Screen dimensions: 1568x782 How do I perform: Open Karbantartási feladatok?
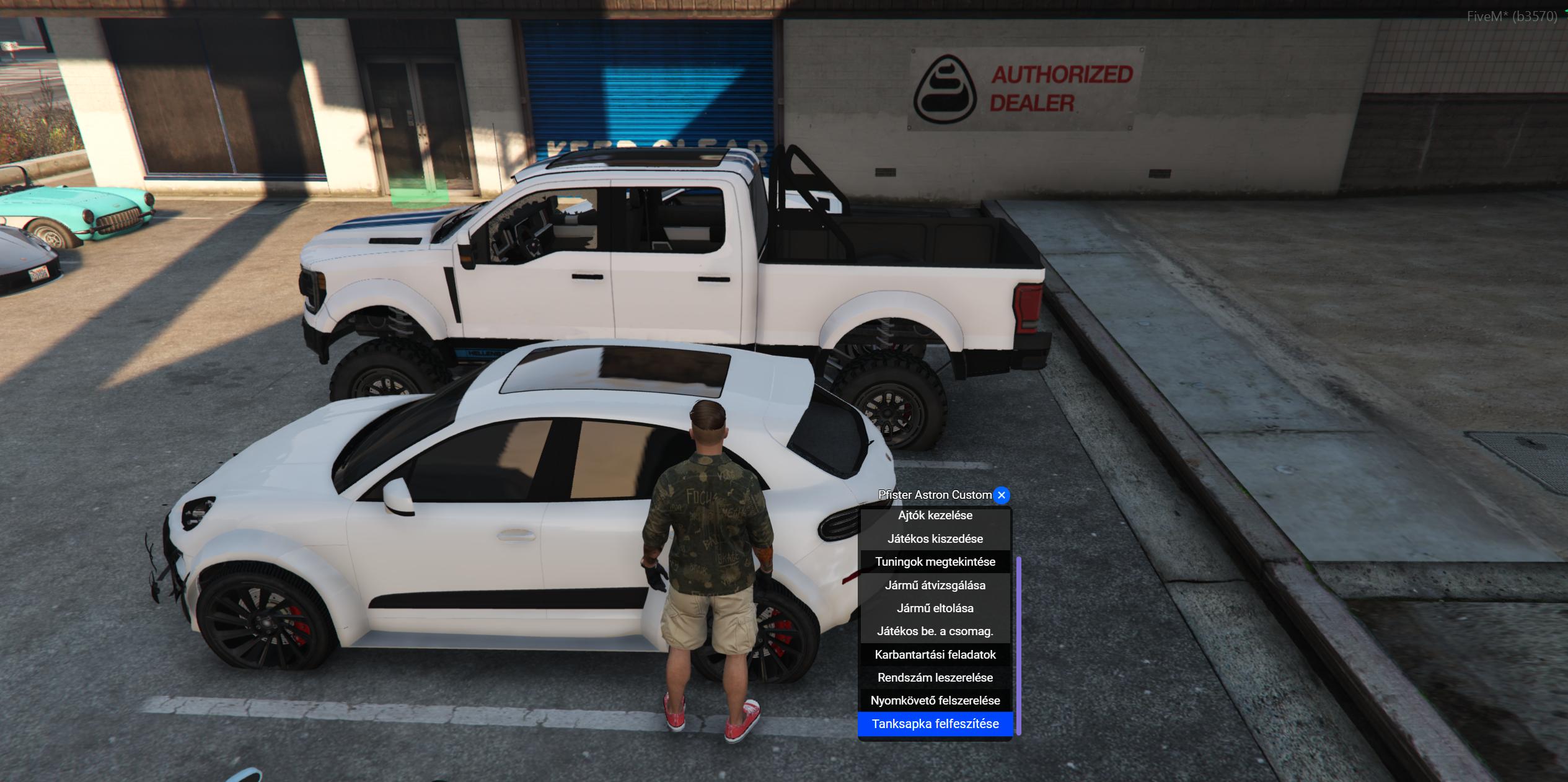[x=935, y=654]
